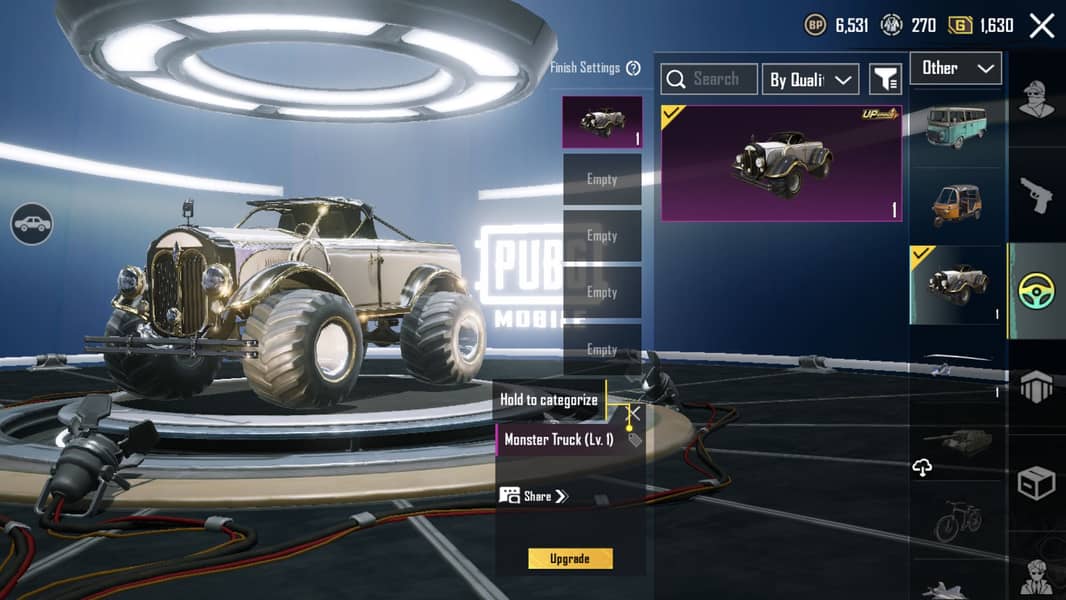Choose the bicycle vehicle entry
This screenshot has width=1066, height=600.
pos(957,522)
